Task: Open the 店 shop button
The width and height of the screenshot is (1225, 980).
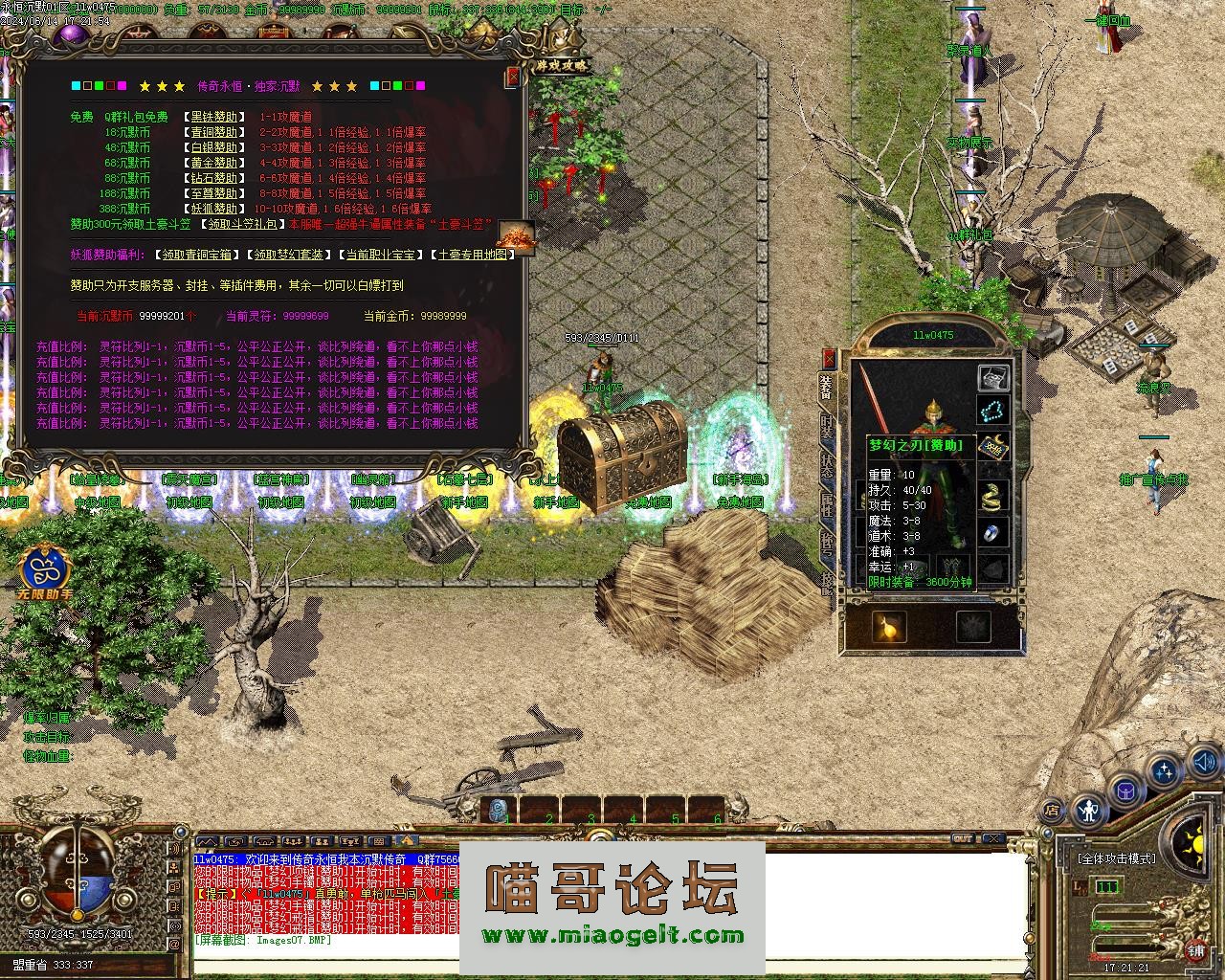Action: tap(1053, 810)
